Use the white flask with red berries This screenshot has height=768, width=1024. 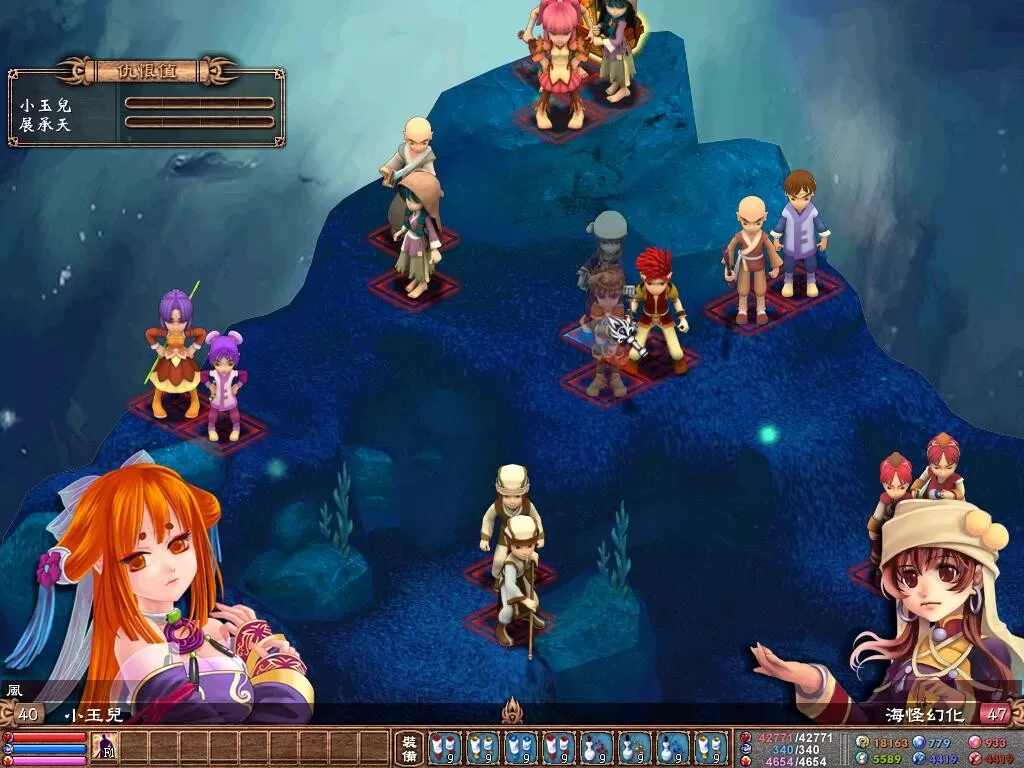[x=597, y=748]
